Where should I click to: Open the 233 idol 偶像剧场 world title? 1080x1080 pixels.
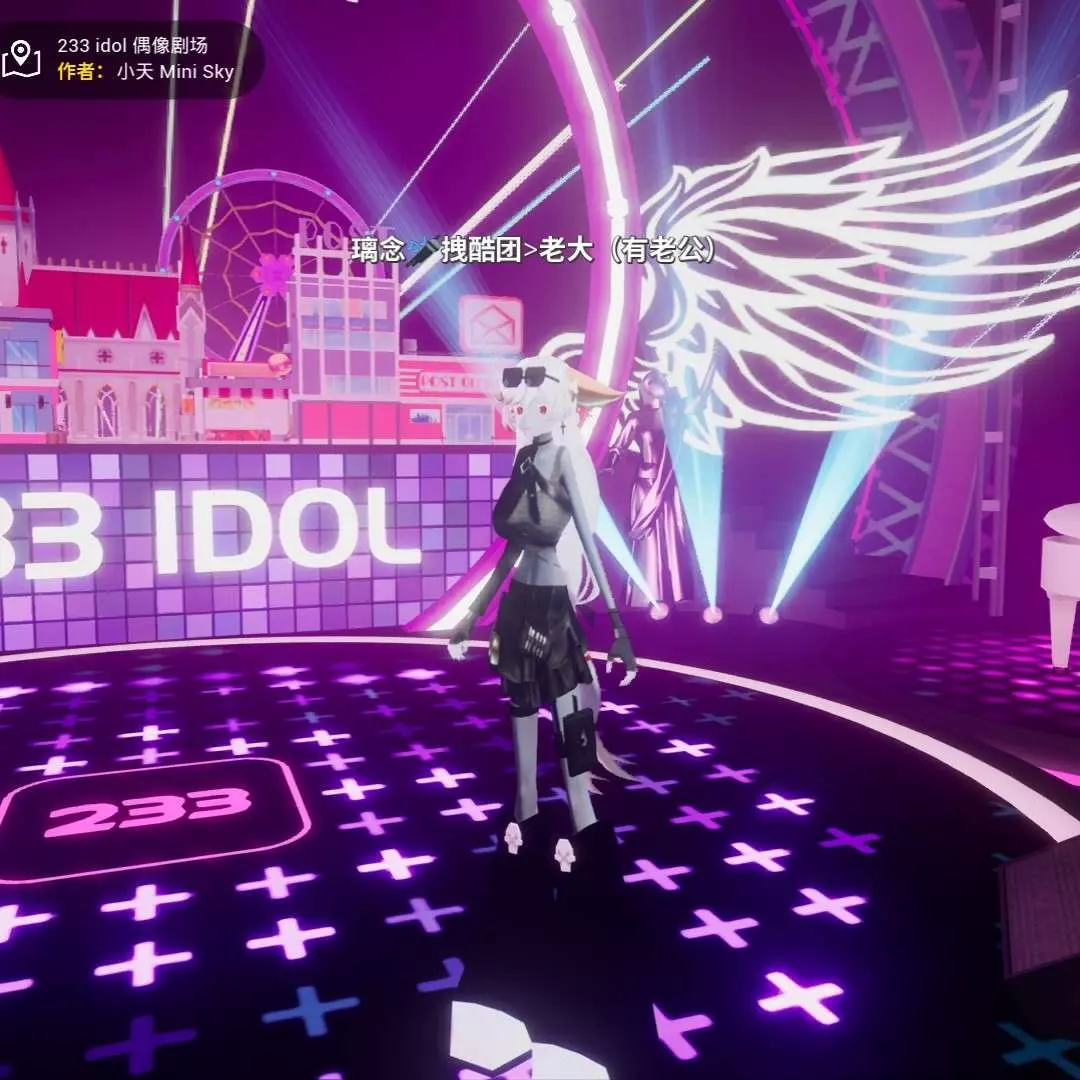point(132,46)
